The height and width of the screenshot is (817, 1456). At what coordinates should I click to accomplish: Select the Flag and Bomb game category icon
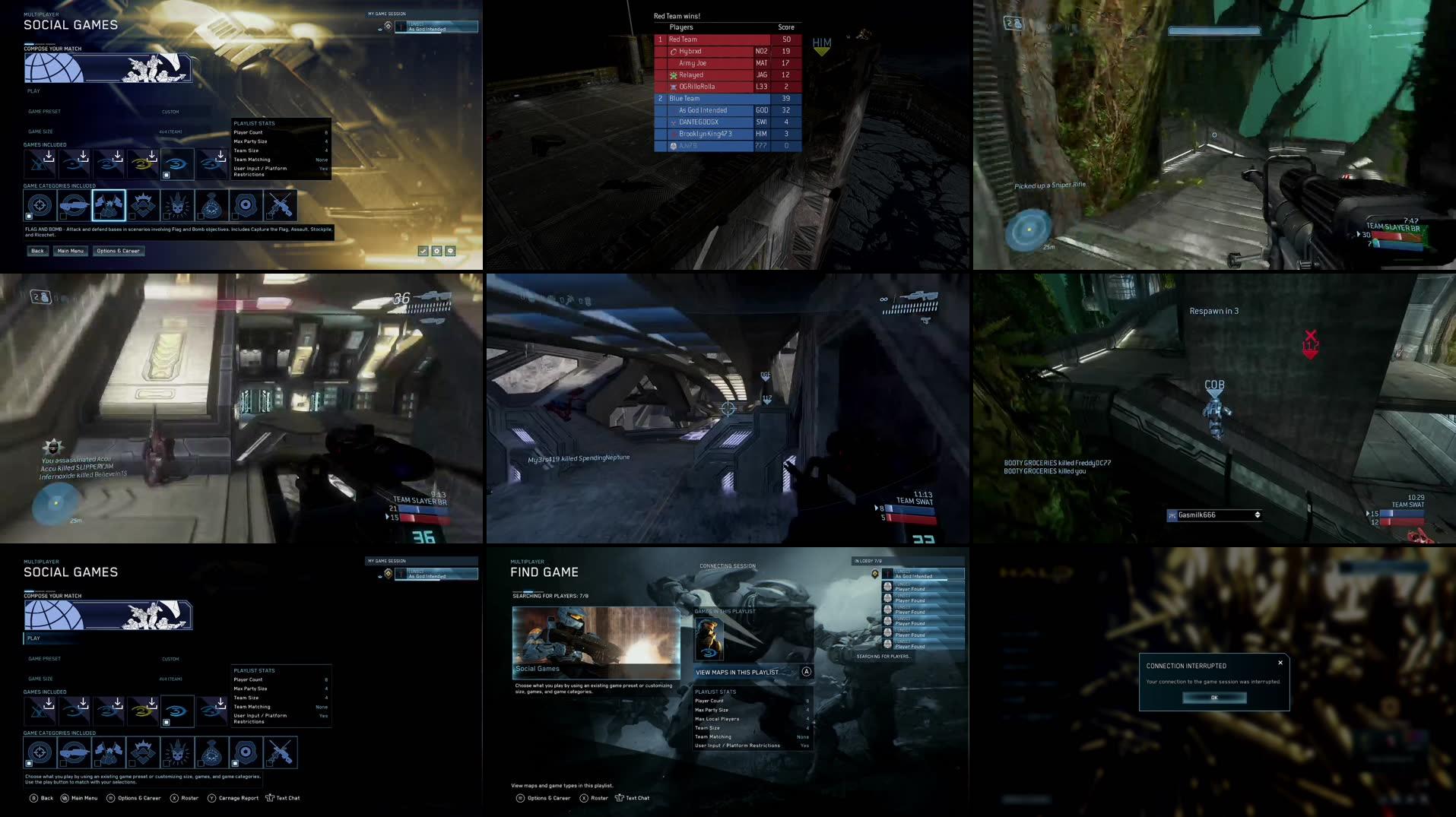point(108,205)
